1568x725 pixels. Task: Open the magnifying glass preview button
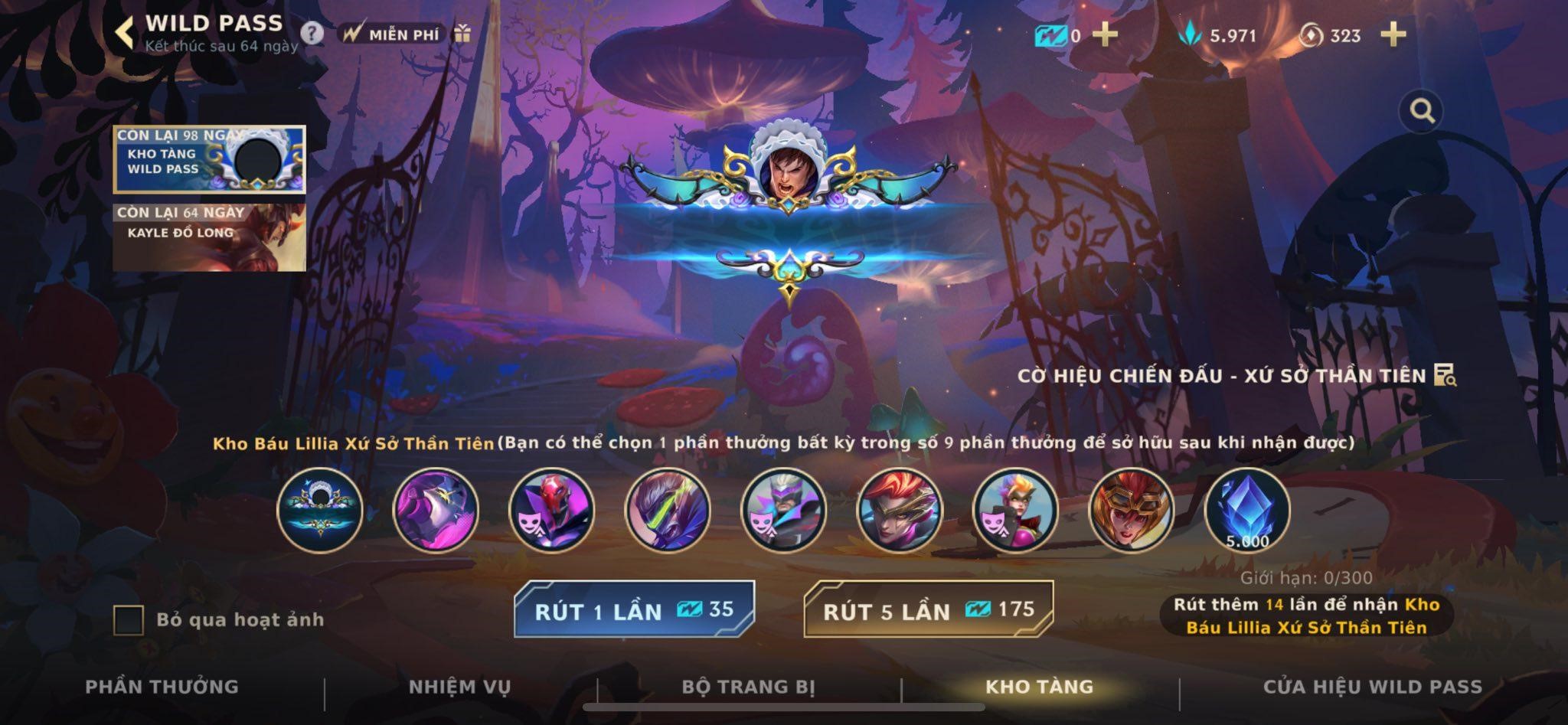point(1422,112)
